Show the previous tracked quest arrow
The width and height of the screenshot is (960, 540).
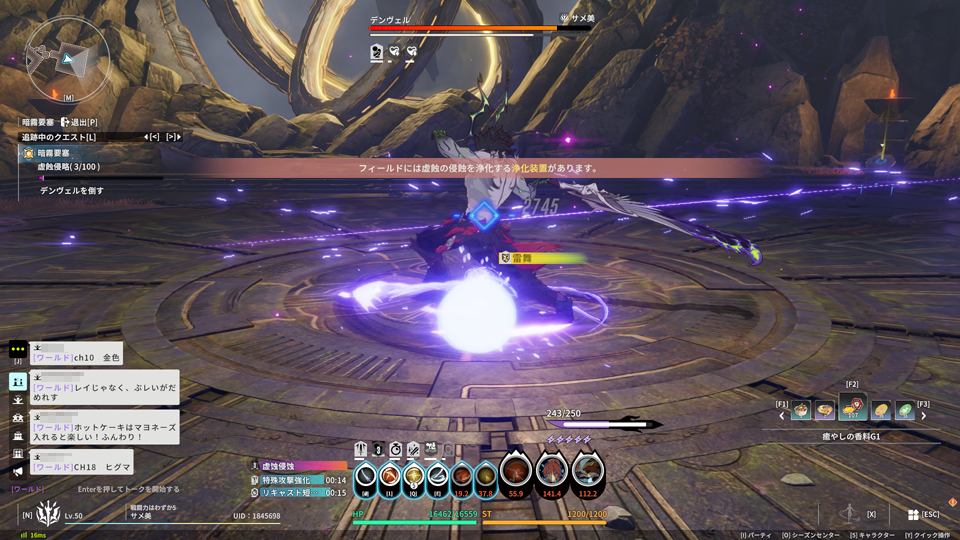tap(152, 137)
